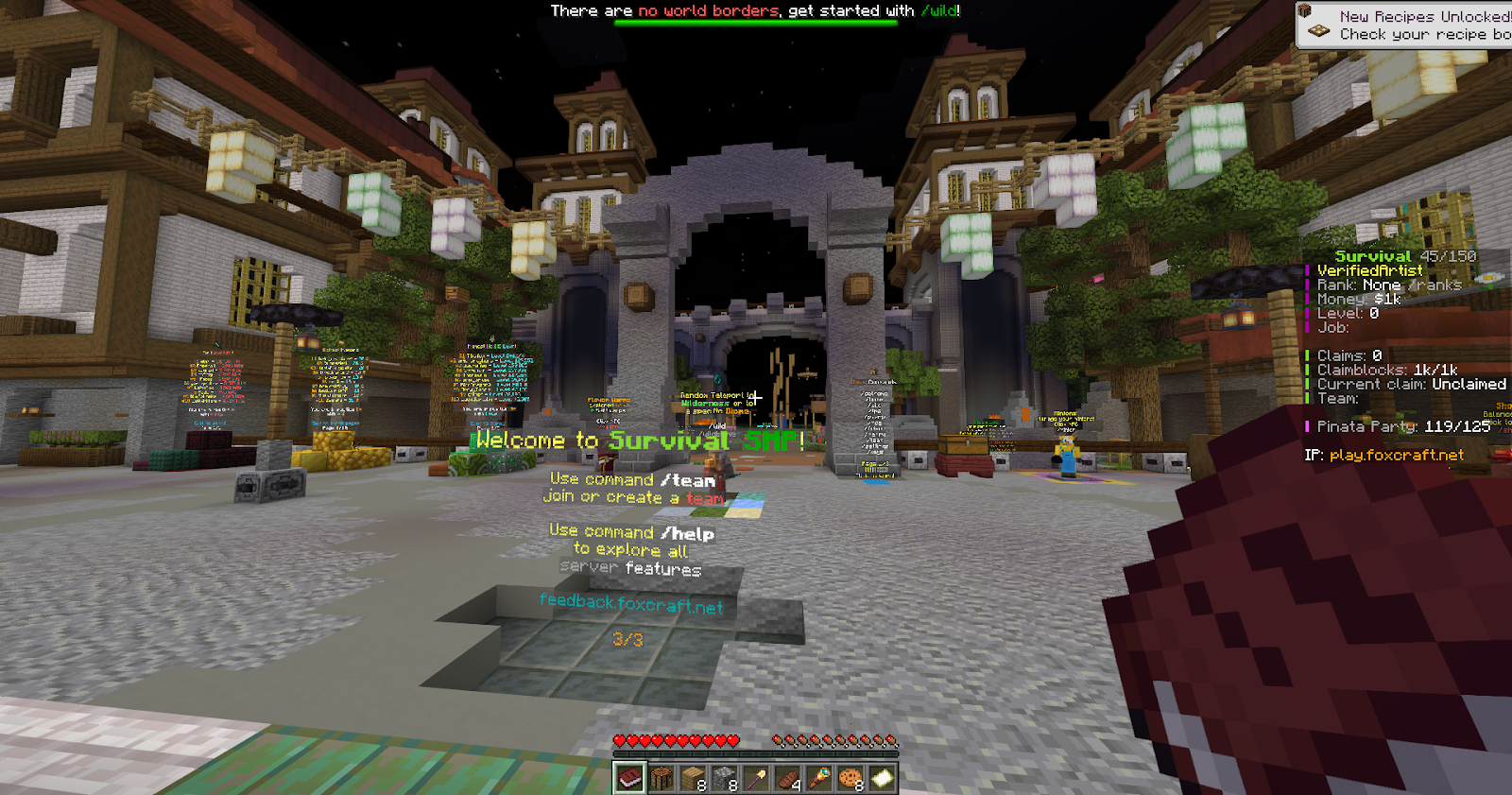The image size is (1512, 795).
Task: Select the cobblestone stack in the hotbar
Action: point(724,778)
